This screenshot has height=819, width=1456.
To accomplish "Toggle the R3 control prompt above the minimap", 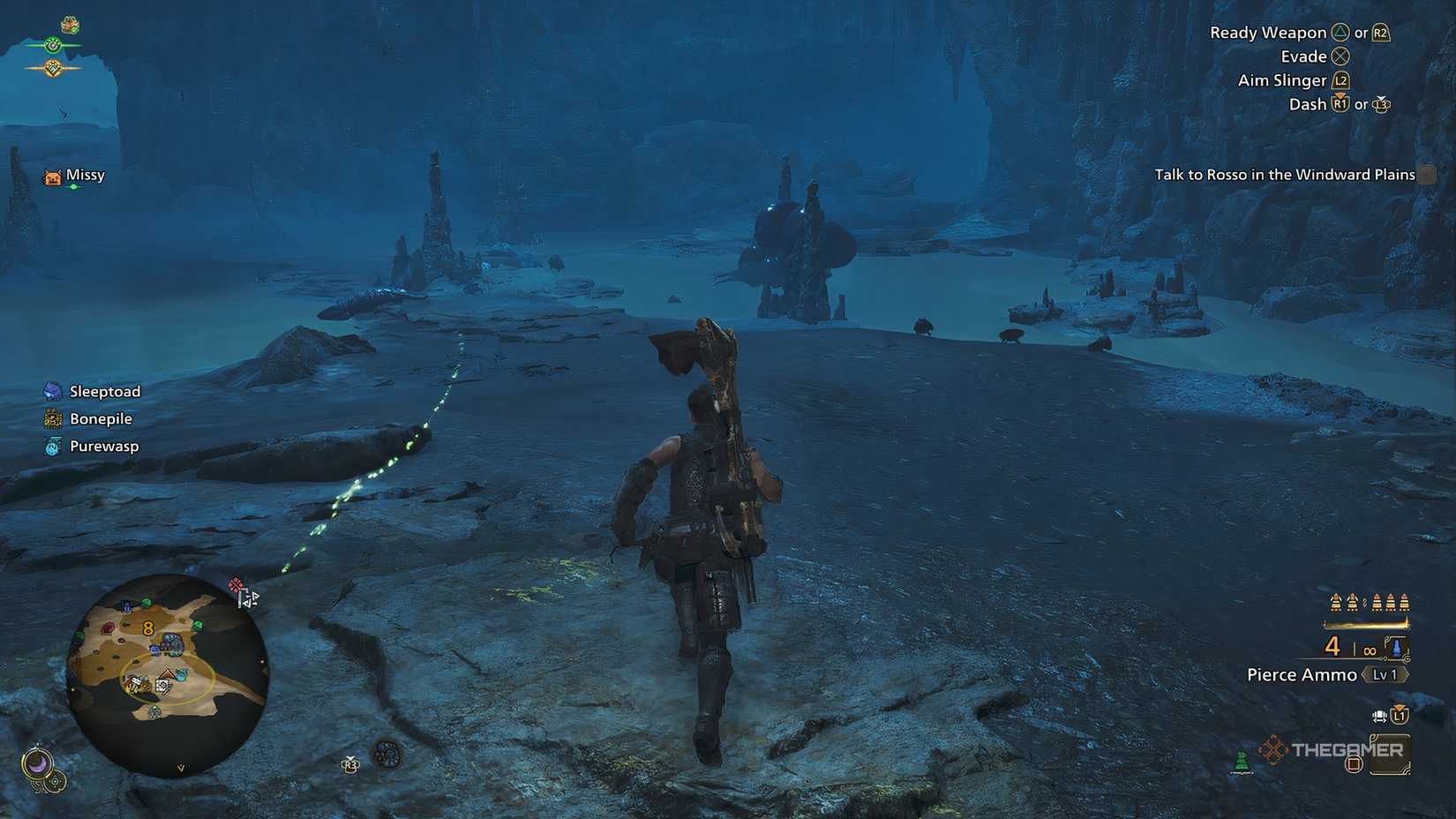I will click(x=349, y=764).
